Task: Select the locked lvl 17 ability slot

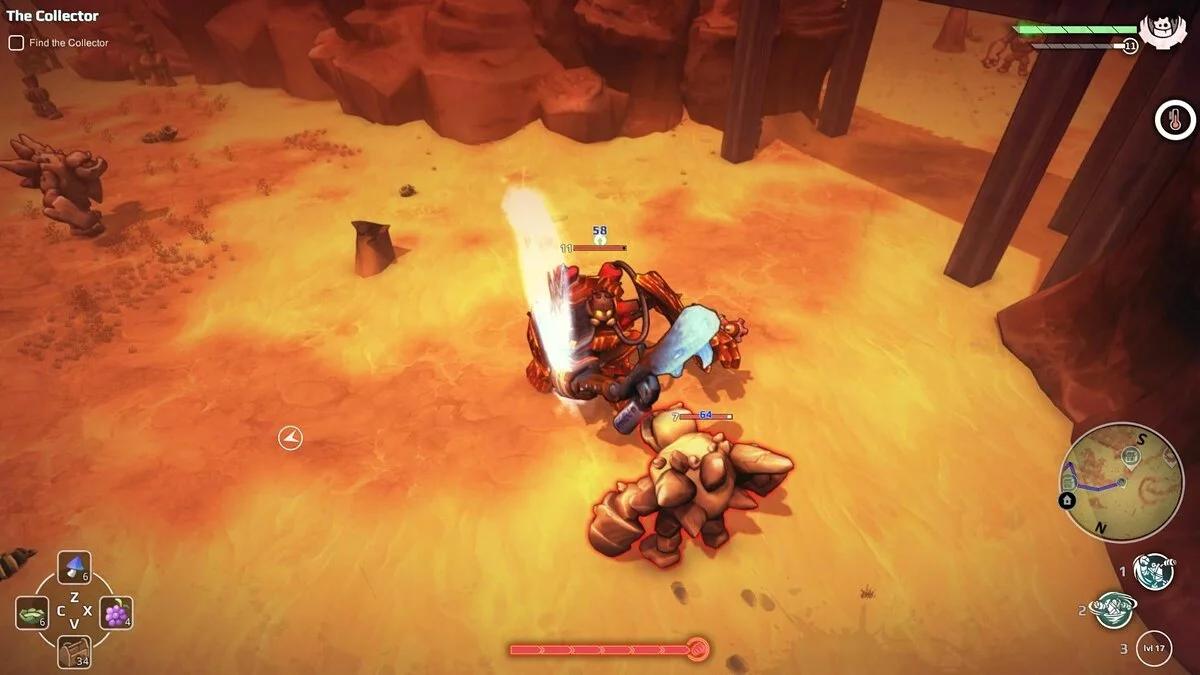Action: (x=1154, y=648)
